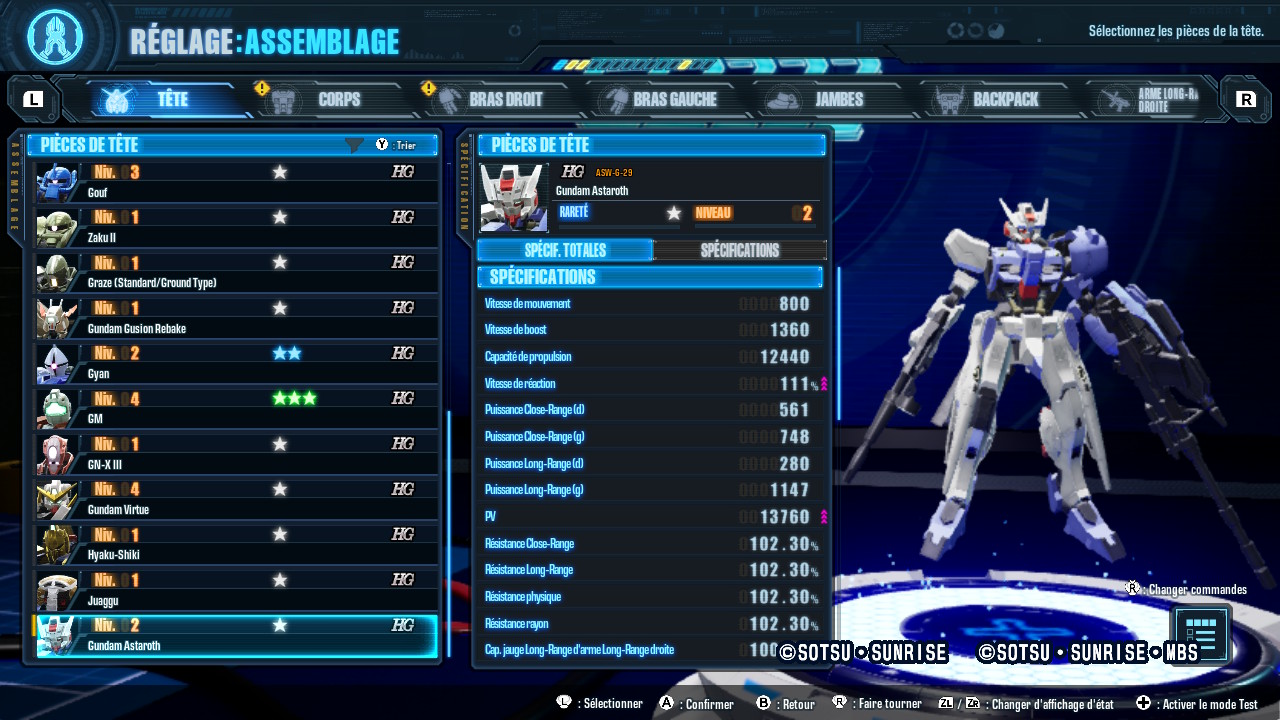Screen dimensions: 1280x720
Task: Click the highlighted Gundam Astaroth row
Action: [x=237, y=635]
